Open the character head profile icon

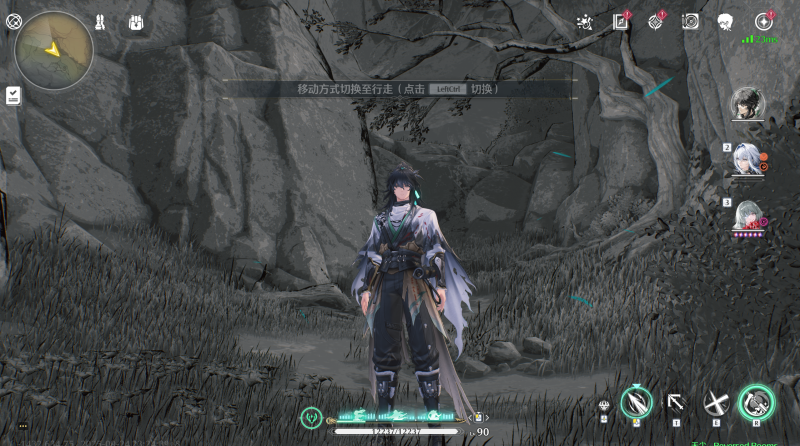[726, 21]
